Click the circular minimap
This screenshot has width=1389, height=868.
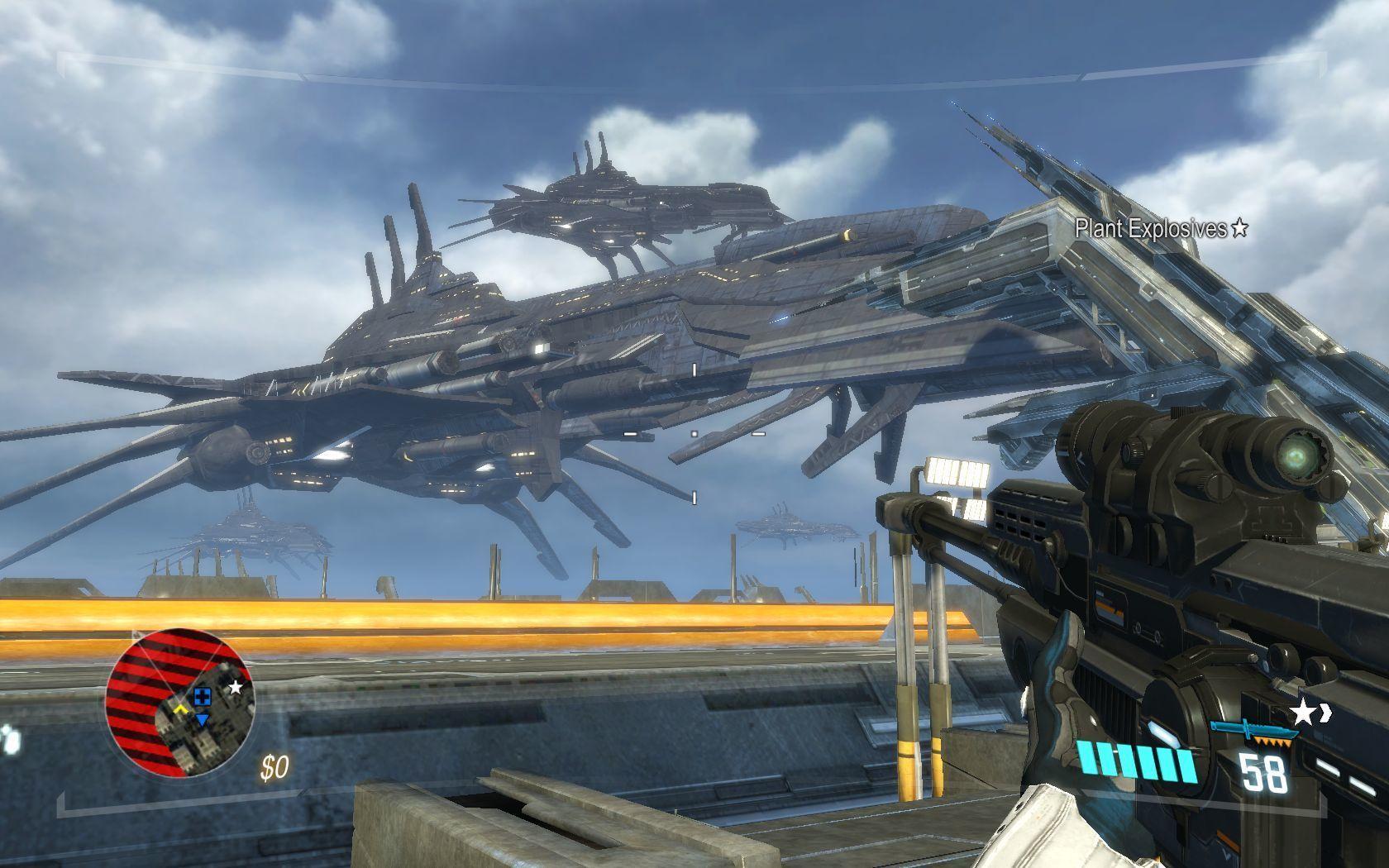(179, 702)
